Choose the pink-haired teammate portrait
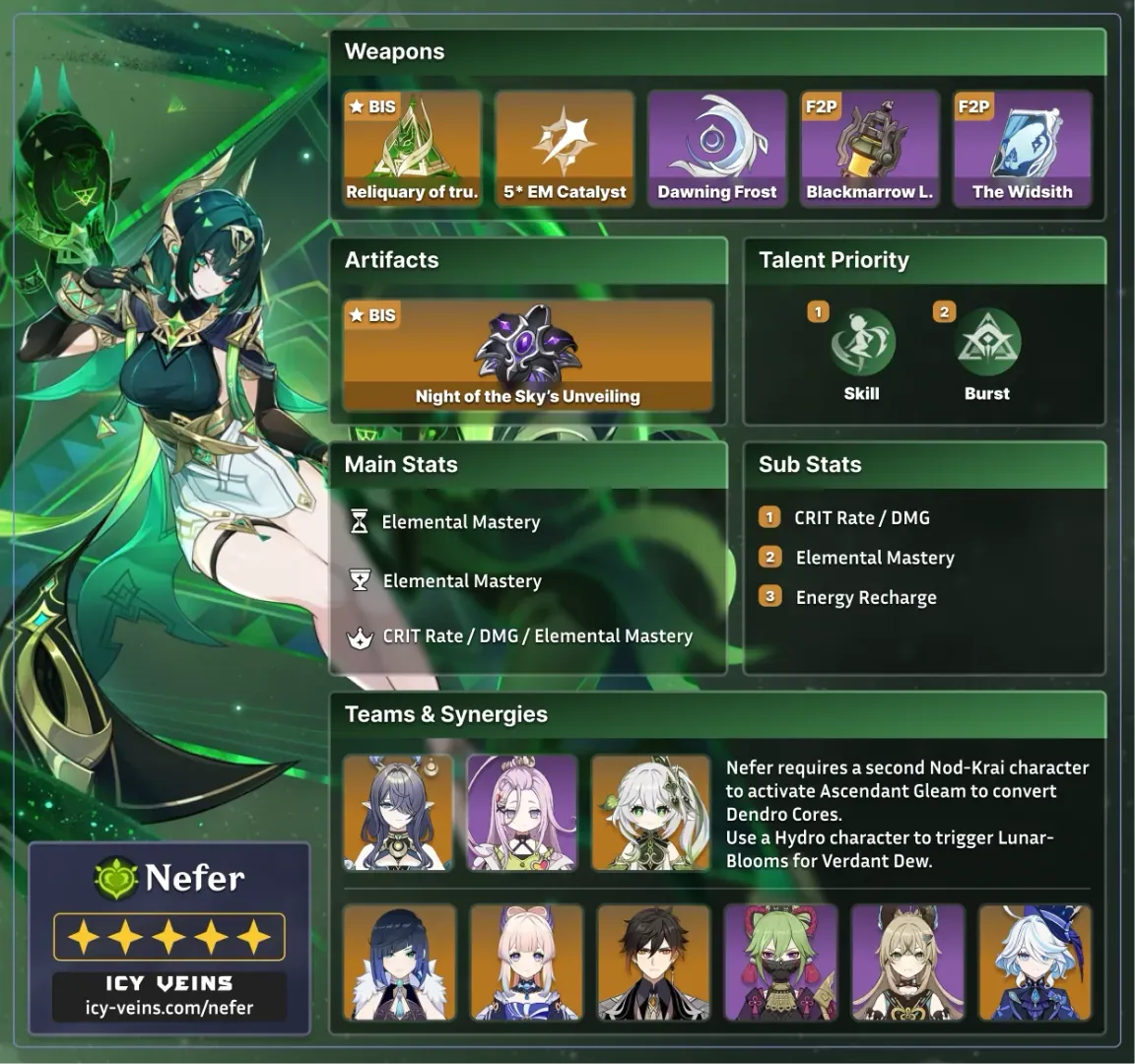The height and width of the screenshot is (1064, 1135). click(x=521, y=813)
